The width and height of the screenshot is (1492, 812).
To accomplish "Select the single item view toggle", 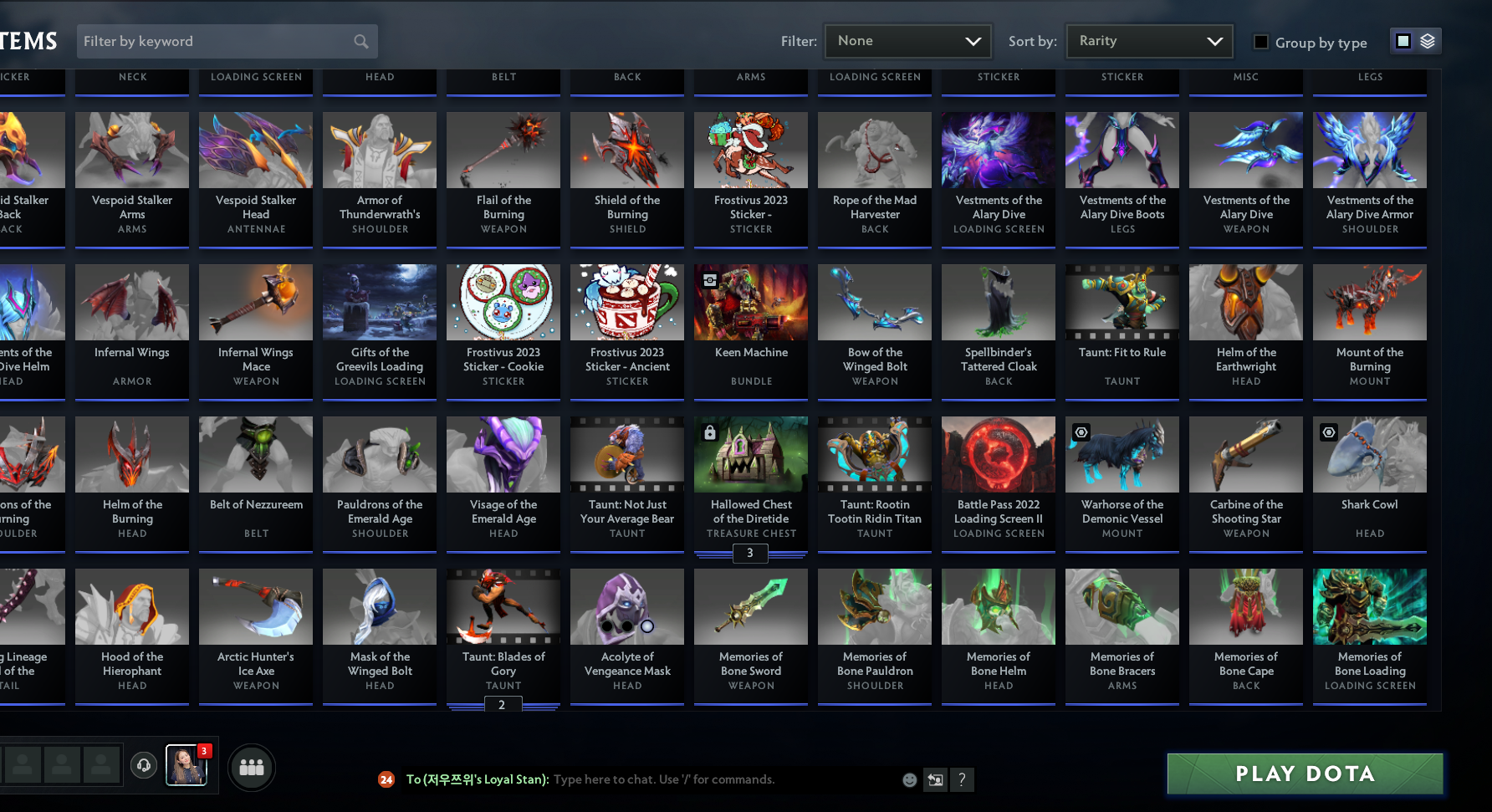I will click(x=1403, y=40).
